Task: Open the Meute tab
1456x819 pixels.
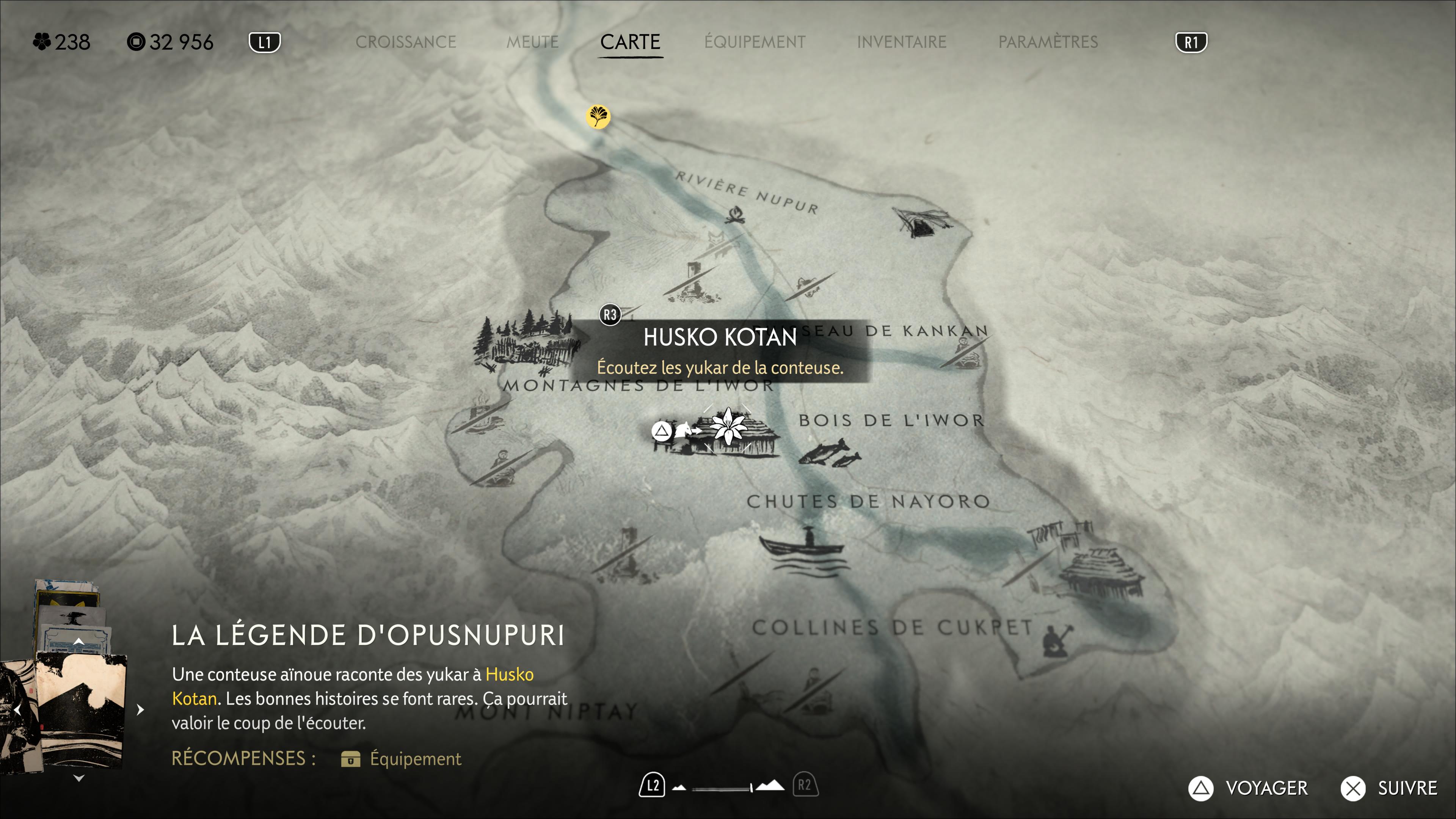Action: (532, 42)
